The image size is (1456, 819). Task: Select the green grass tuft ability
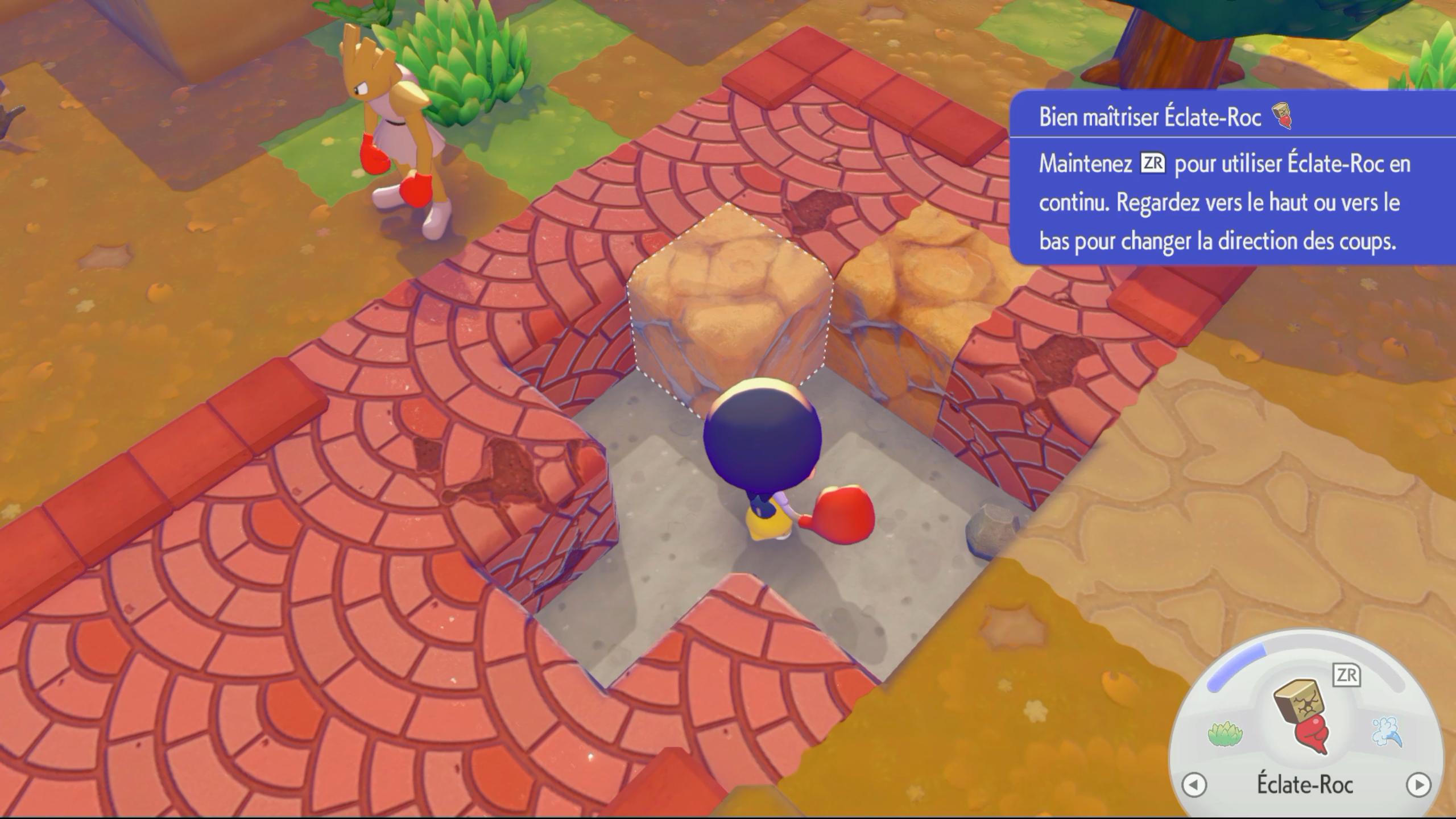pos(1225,734)
